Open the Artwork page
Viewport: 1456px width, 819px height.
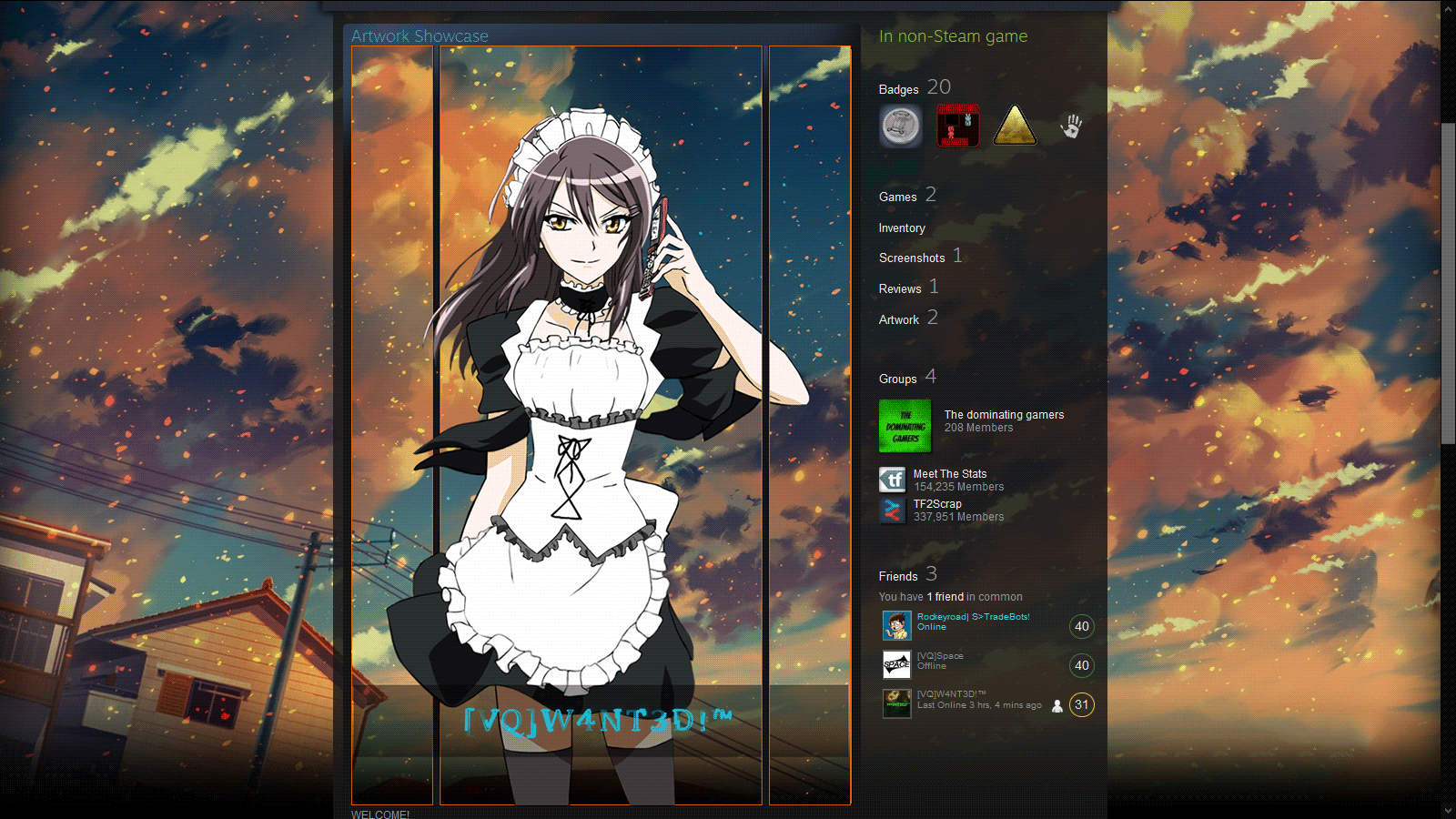click(x=897, y=318)
